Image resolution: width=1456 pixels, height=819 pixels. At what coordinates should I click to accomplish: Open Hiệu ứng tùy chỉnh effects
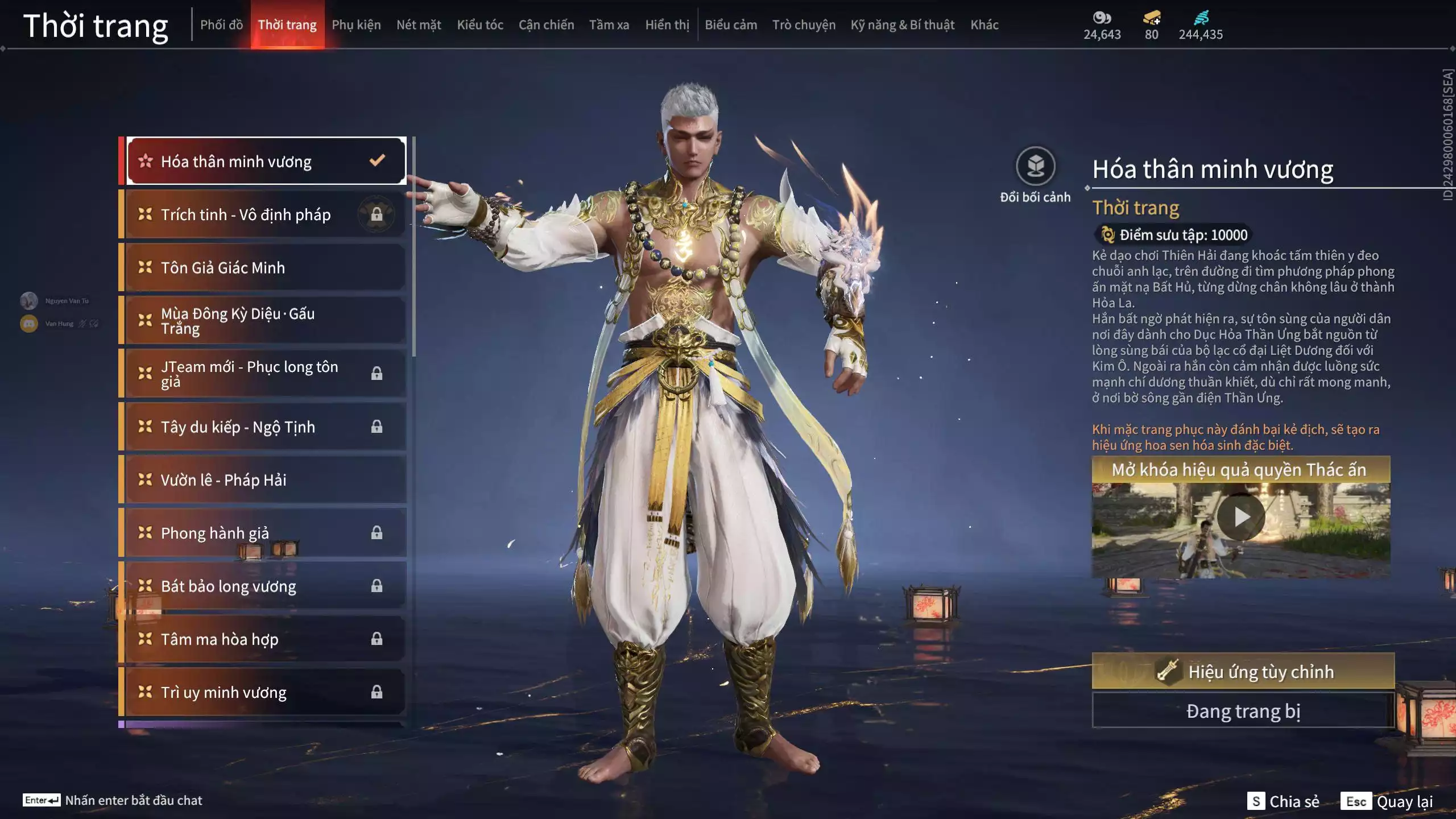point(1243,671)
